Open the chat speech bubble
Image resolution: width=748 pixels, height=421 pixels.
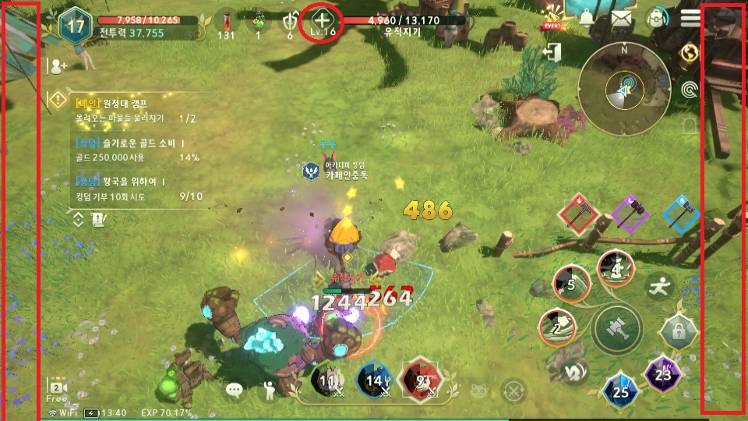(235, 389)
